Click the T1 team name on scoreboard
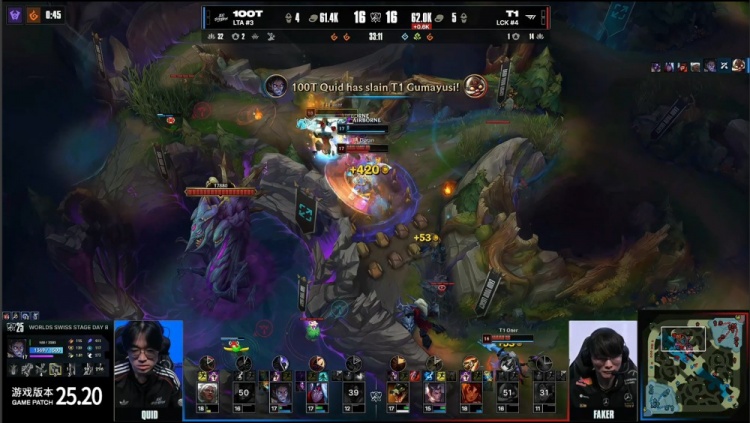The image size is (750, 423). [x=511, y=14]
